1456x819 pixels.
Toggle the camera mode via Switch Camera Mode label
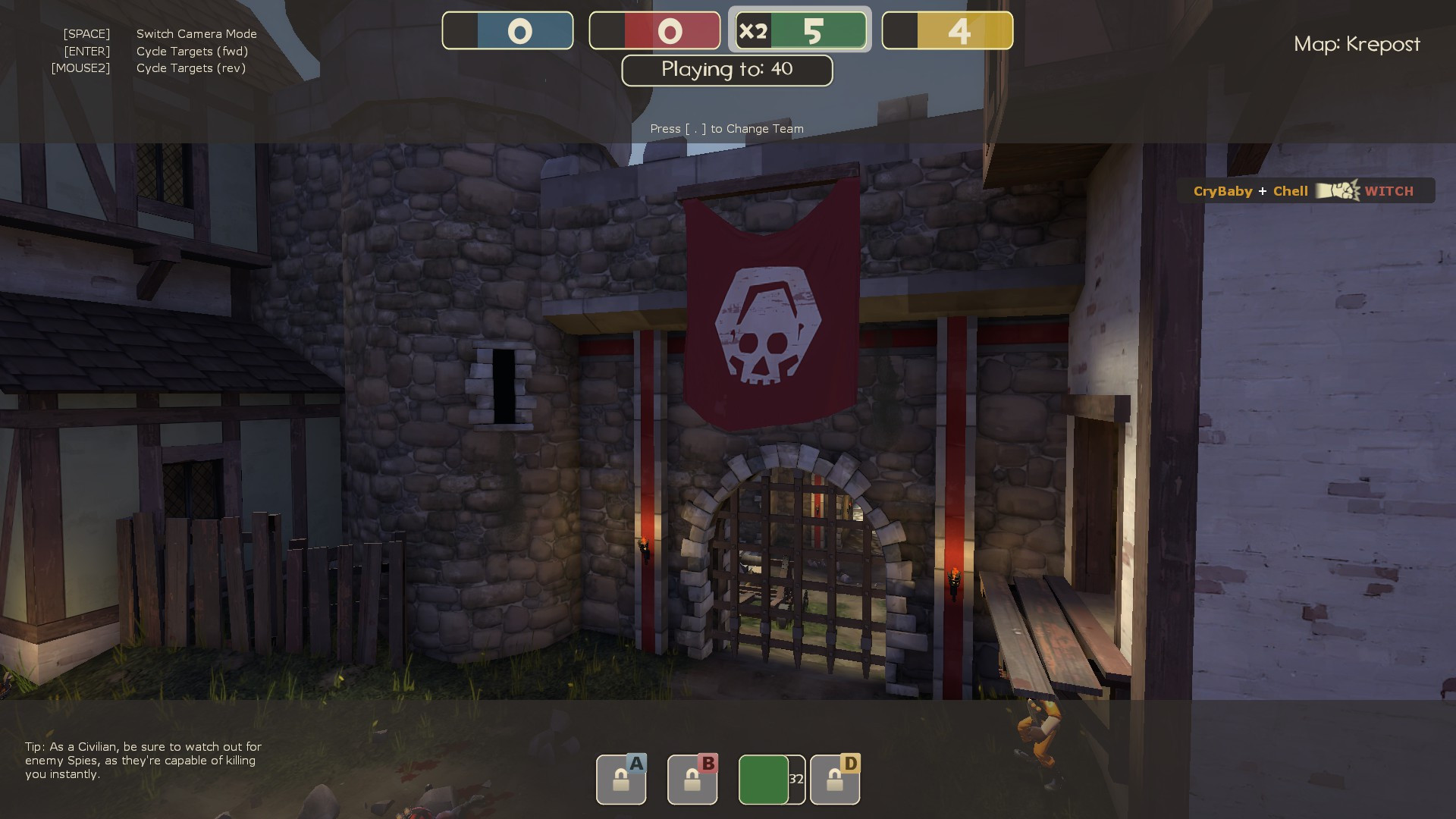[x=196, y=34]
